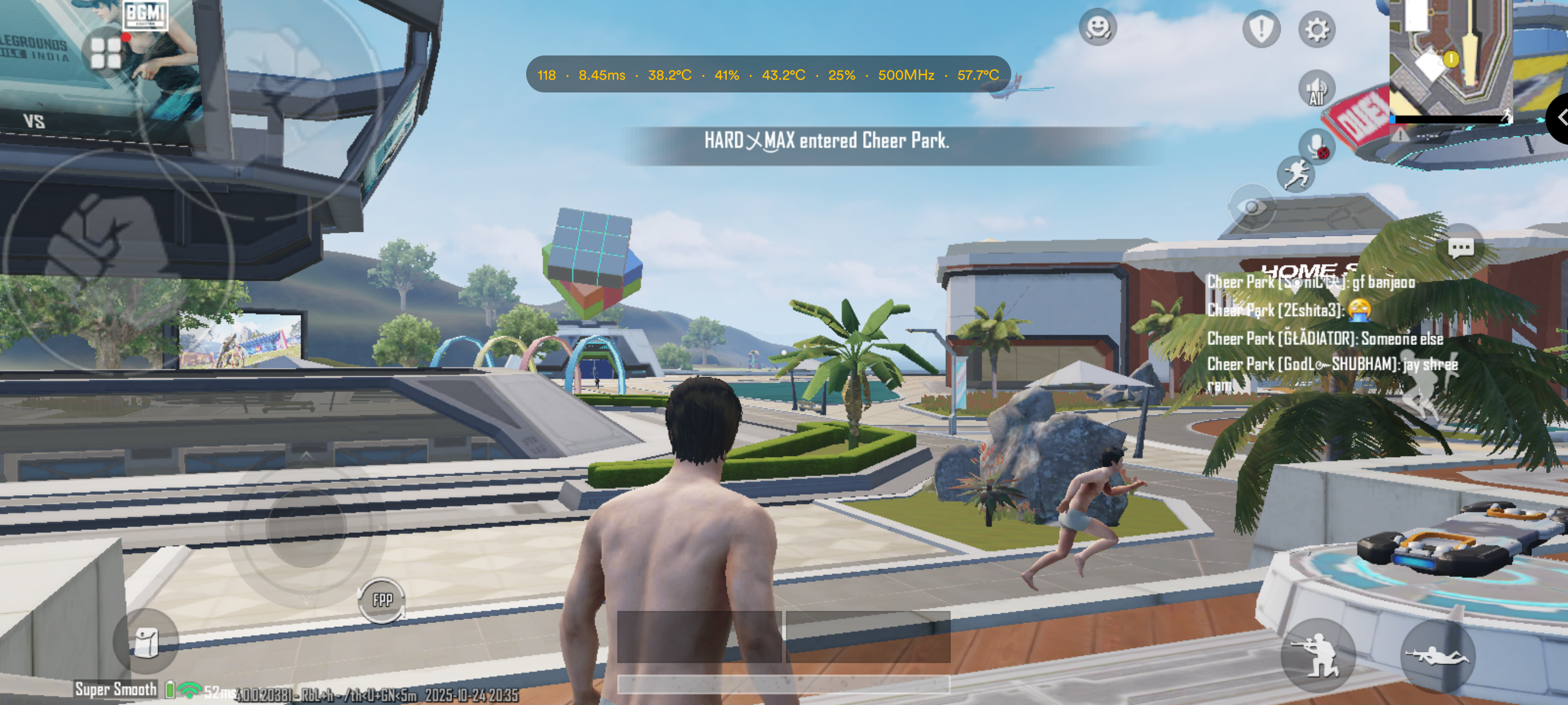This screenshot has height=705, width=1568.
Task: Tap the crouch stance button
Action: 1318,656
